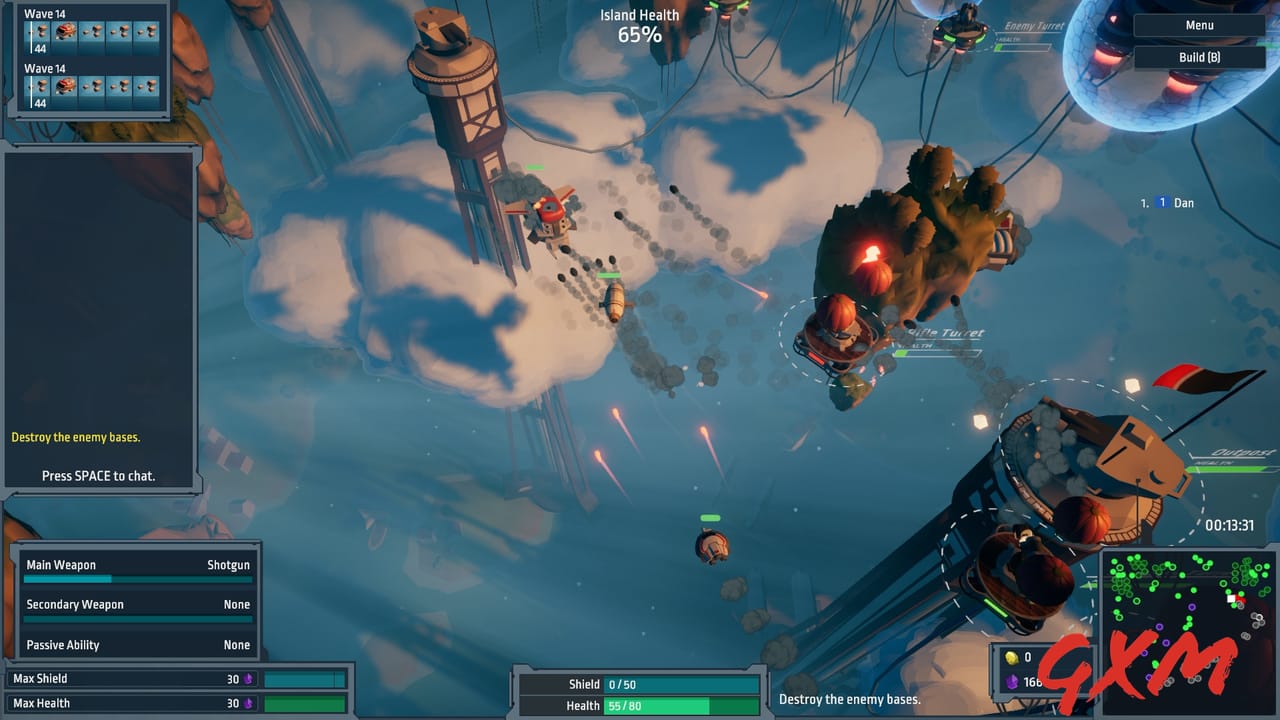Click the gold coin currency icon
The height and width of the screenshot is (720, 1280).
coord(1011,657)
